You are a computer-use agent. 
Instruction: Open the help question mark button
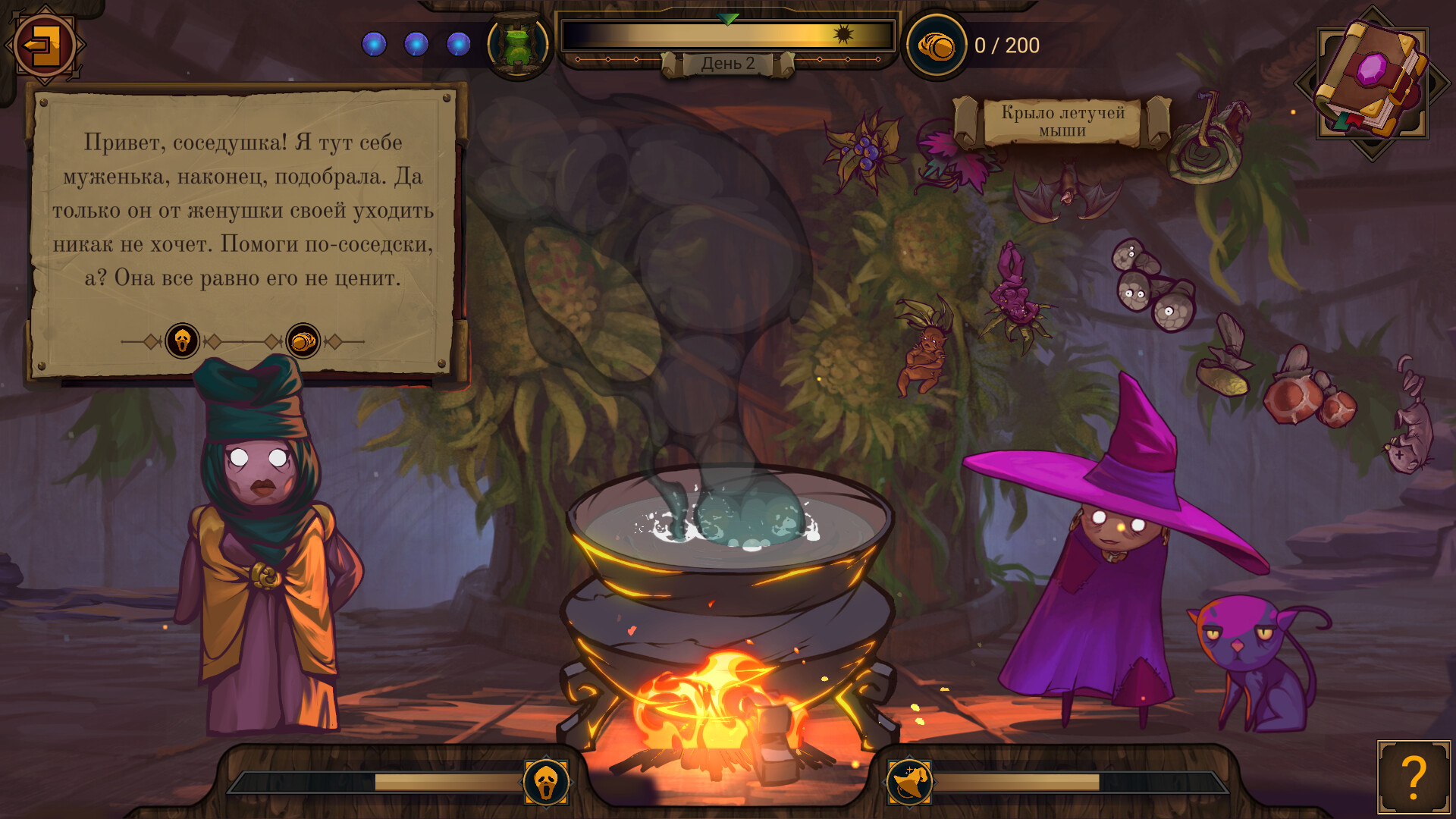1415,778
